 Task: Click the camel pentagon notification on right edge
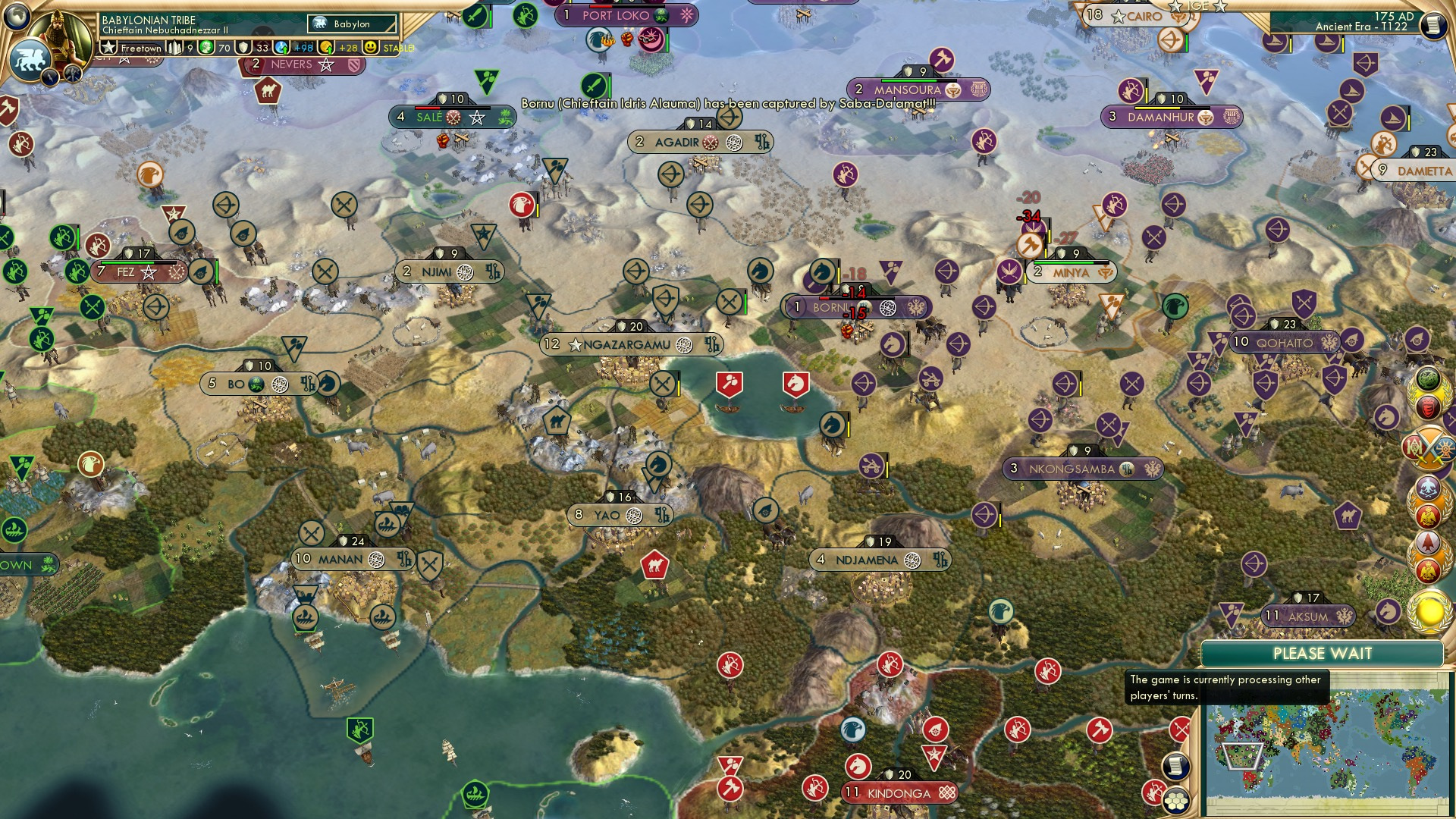pos(1348,515)
